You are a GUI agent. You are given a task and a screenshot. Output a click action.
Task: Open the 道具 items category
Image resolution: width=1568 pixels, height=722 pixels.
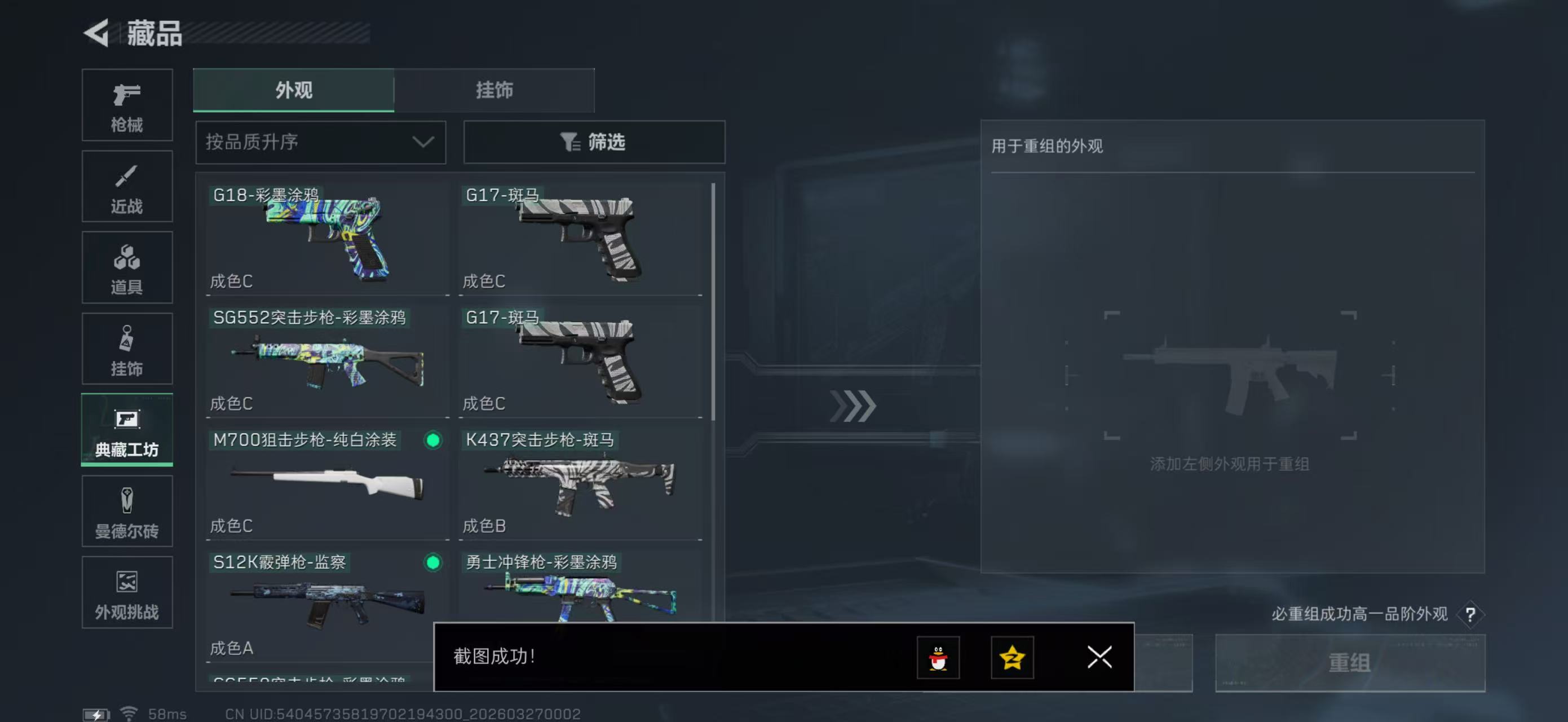127,268
